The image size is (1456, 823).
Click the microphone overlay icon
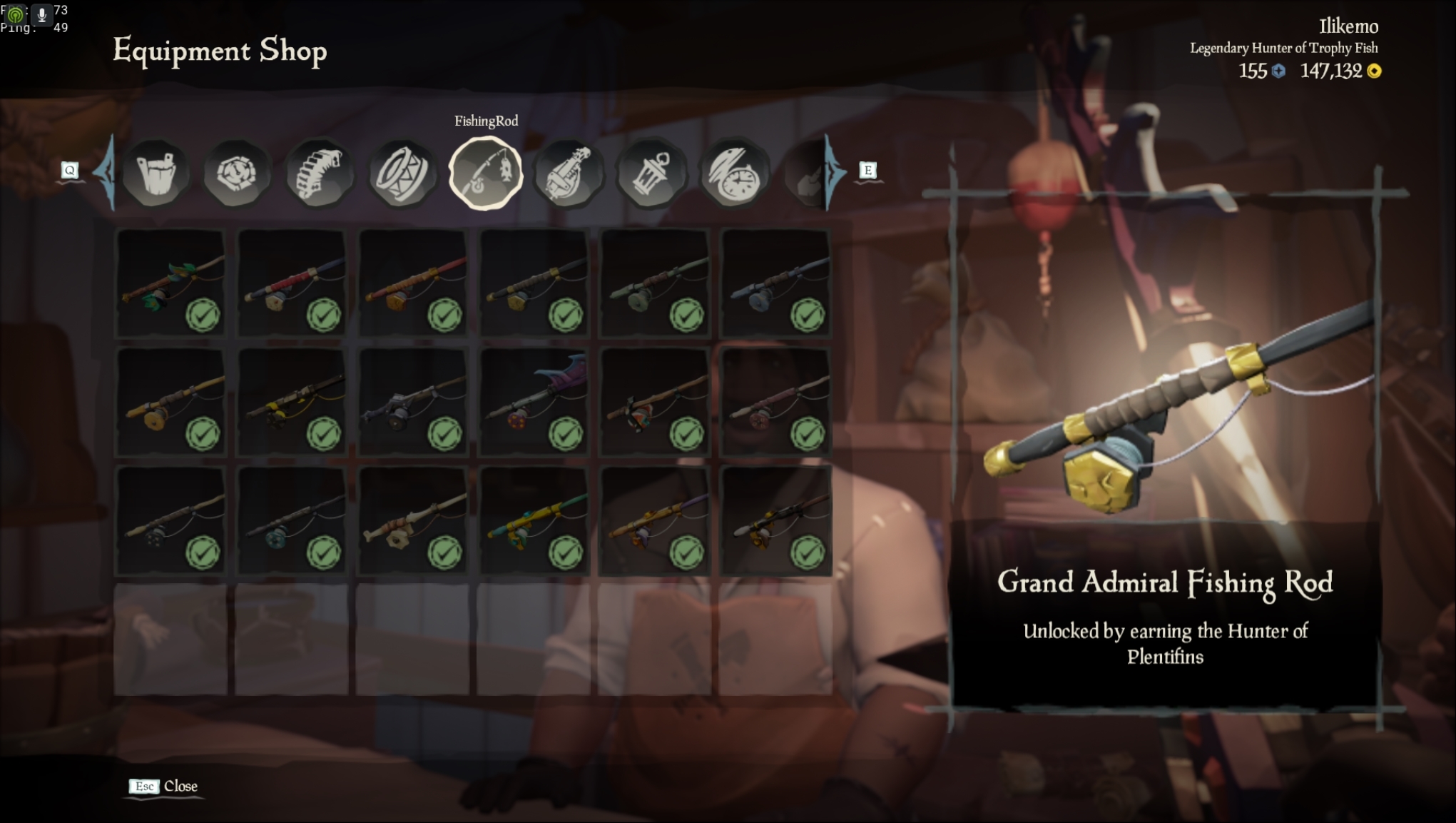[x=41, y=14]
